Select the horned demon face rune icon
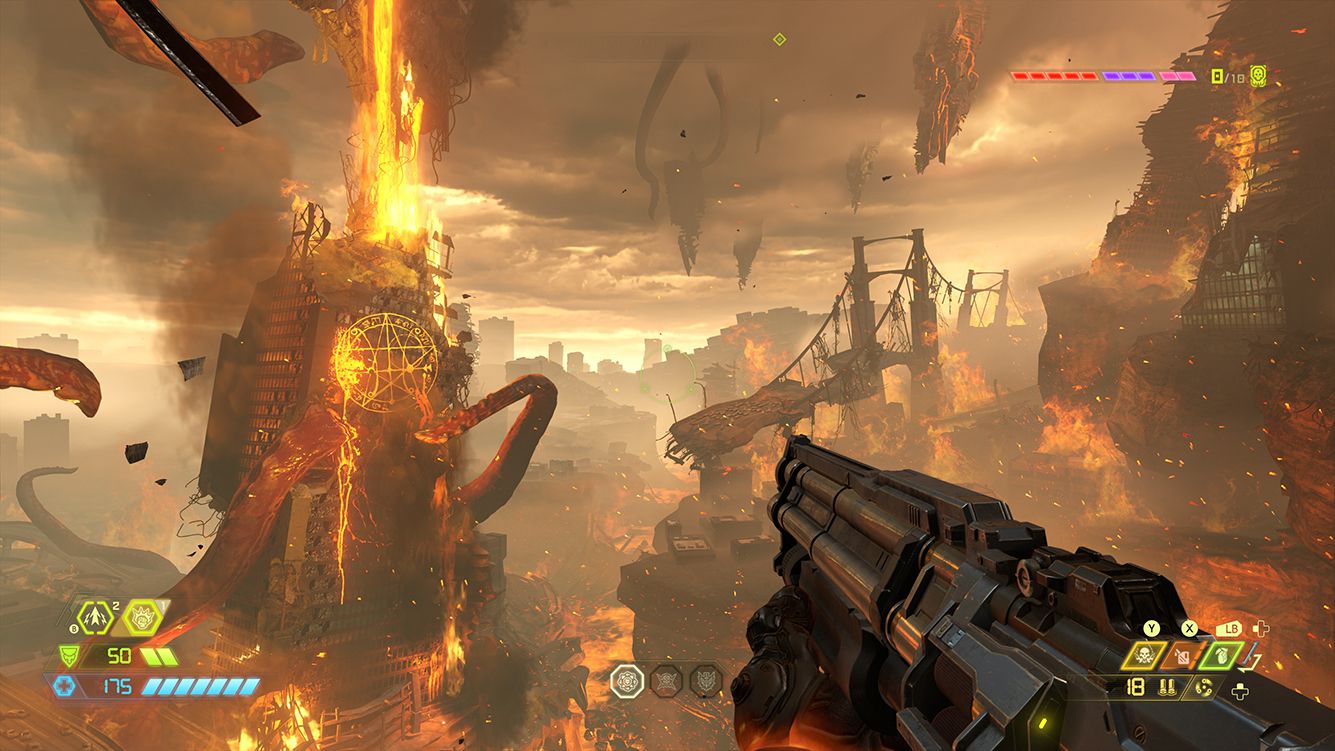This screenshot has width=1335, height=751. click(705, 681)
